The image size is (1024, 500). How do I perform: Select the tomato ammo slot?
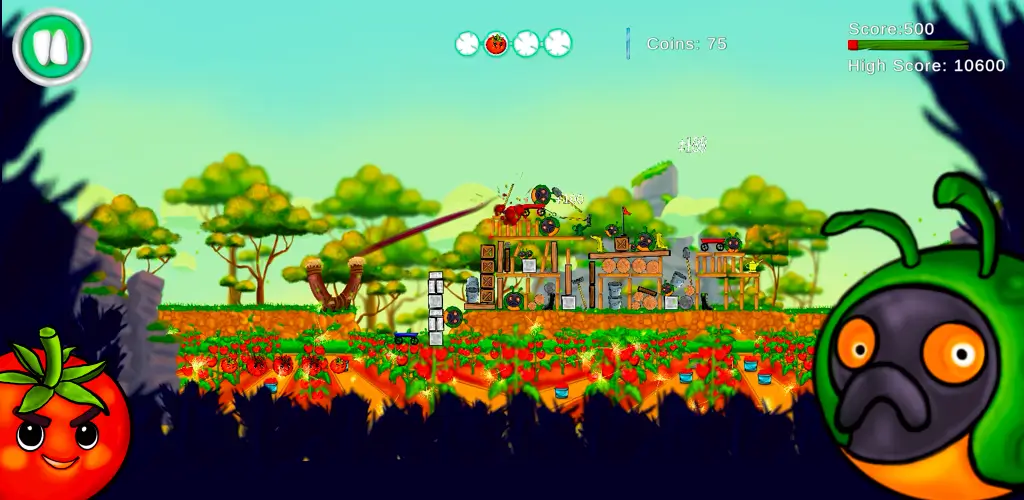coord(496,43)
